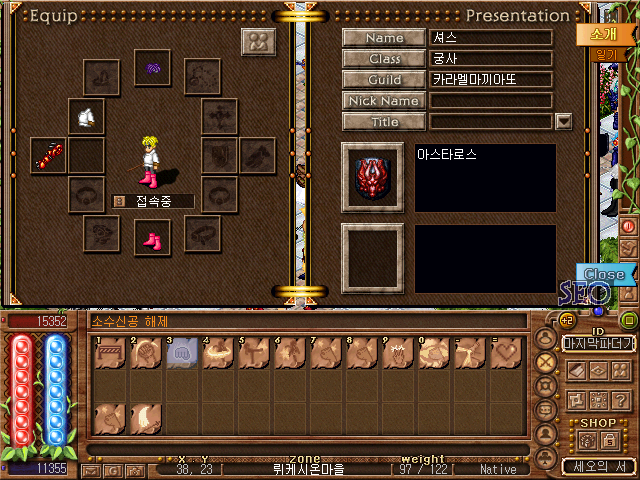The height and width of the screenshot is (480, 640).
Task: Click the Nick Name input field
Action: [x=491, y=101]
